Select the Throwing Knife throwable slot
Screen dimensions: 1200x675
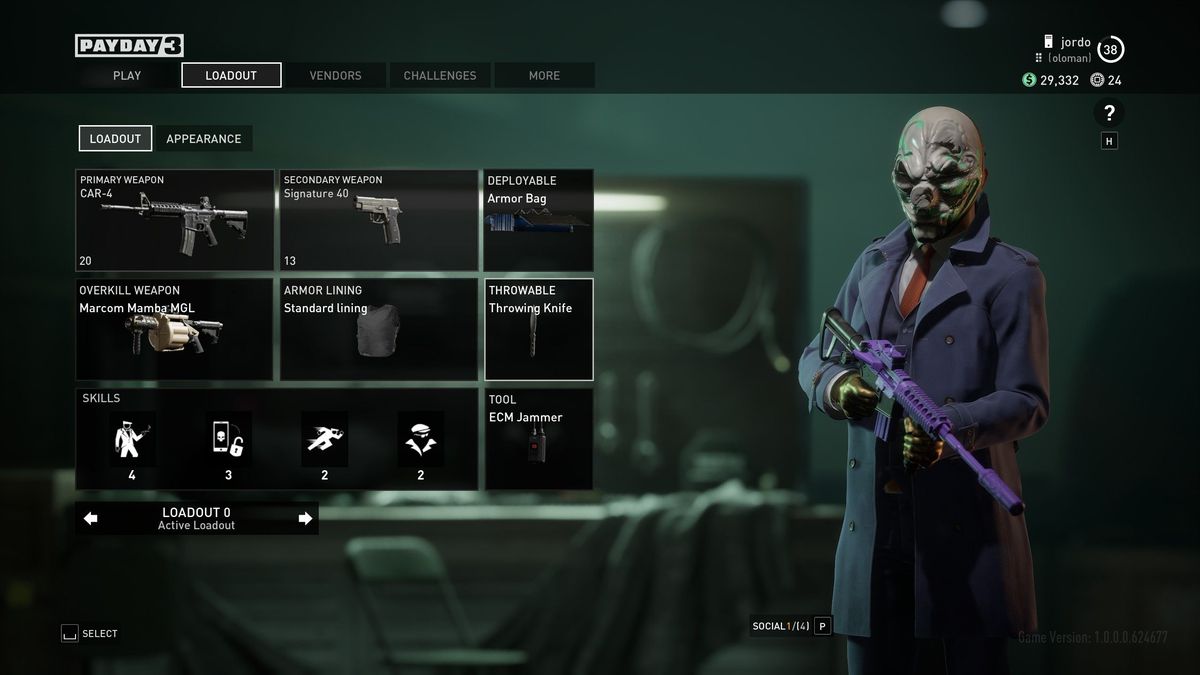(x=539, y=329)
